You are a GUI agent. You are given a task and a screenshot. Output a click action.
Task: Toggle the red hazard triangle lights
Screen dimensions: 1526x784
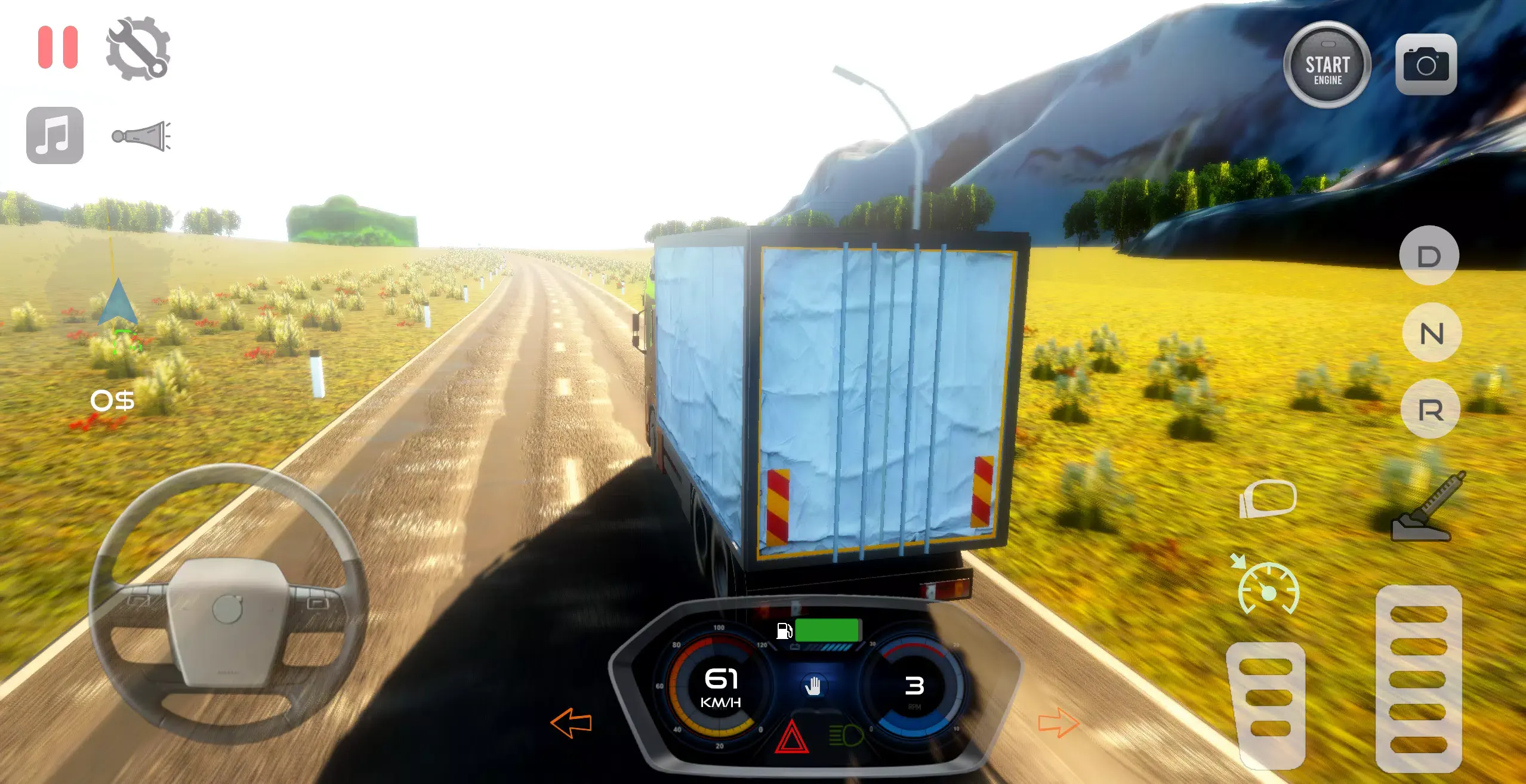pyautogui.click(x=791, y=737)
